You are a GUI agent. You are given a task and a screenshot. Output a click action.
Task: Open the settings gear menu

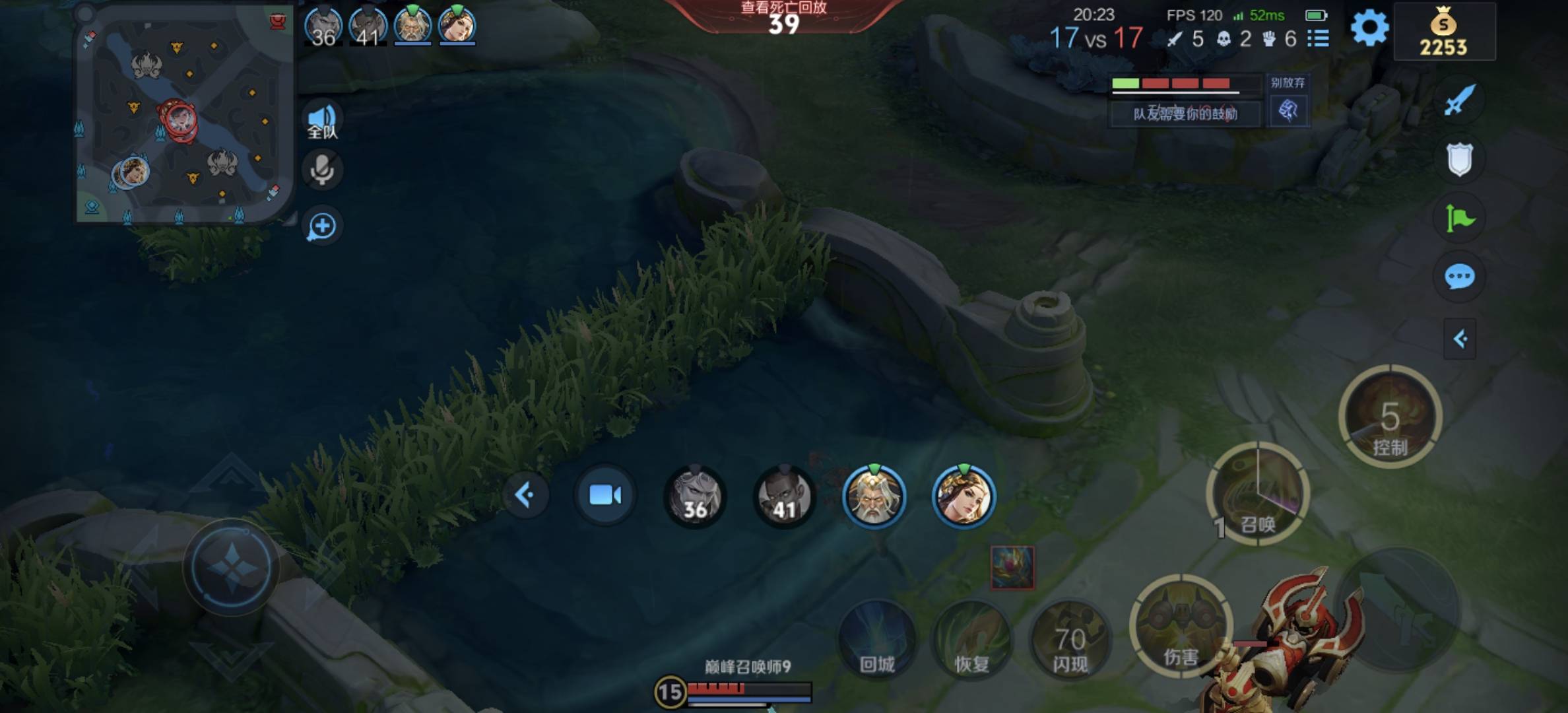pyautogui.click(x=1369, y=28)
